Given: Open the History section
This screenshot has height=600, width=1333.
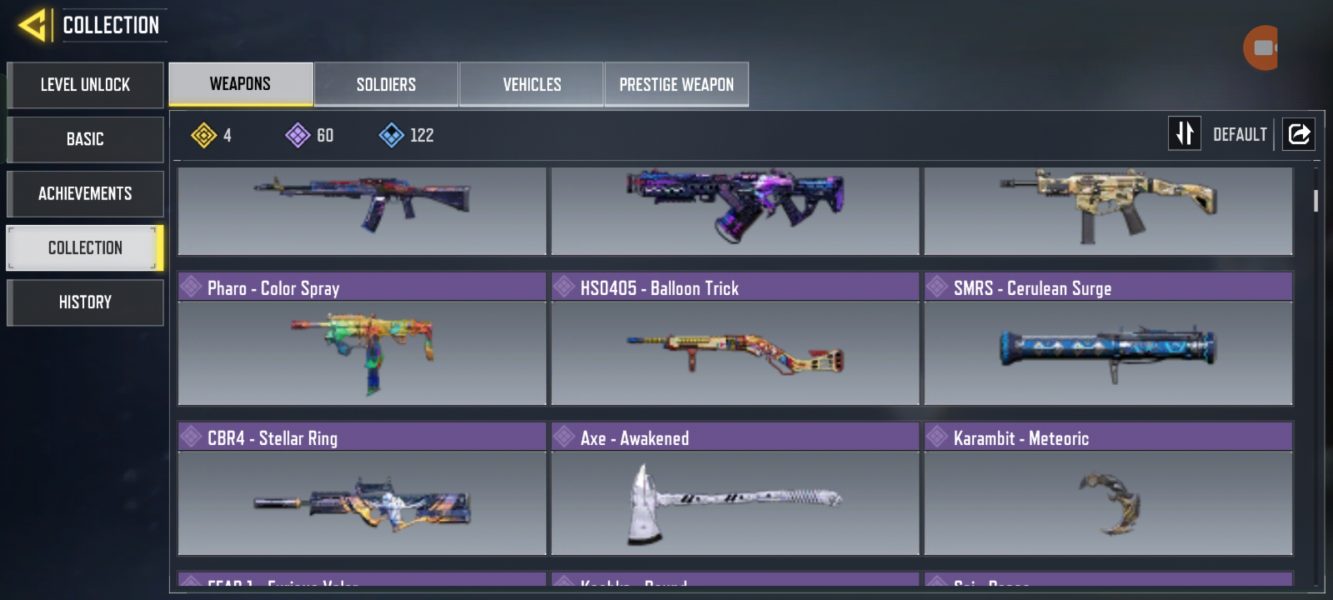Looking at the screenshot, I should pos(85,302).
